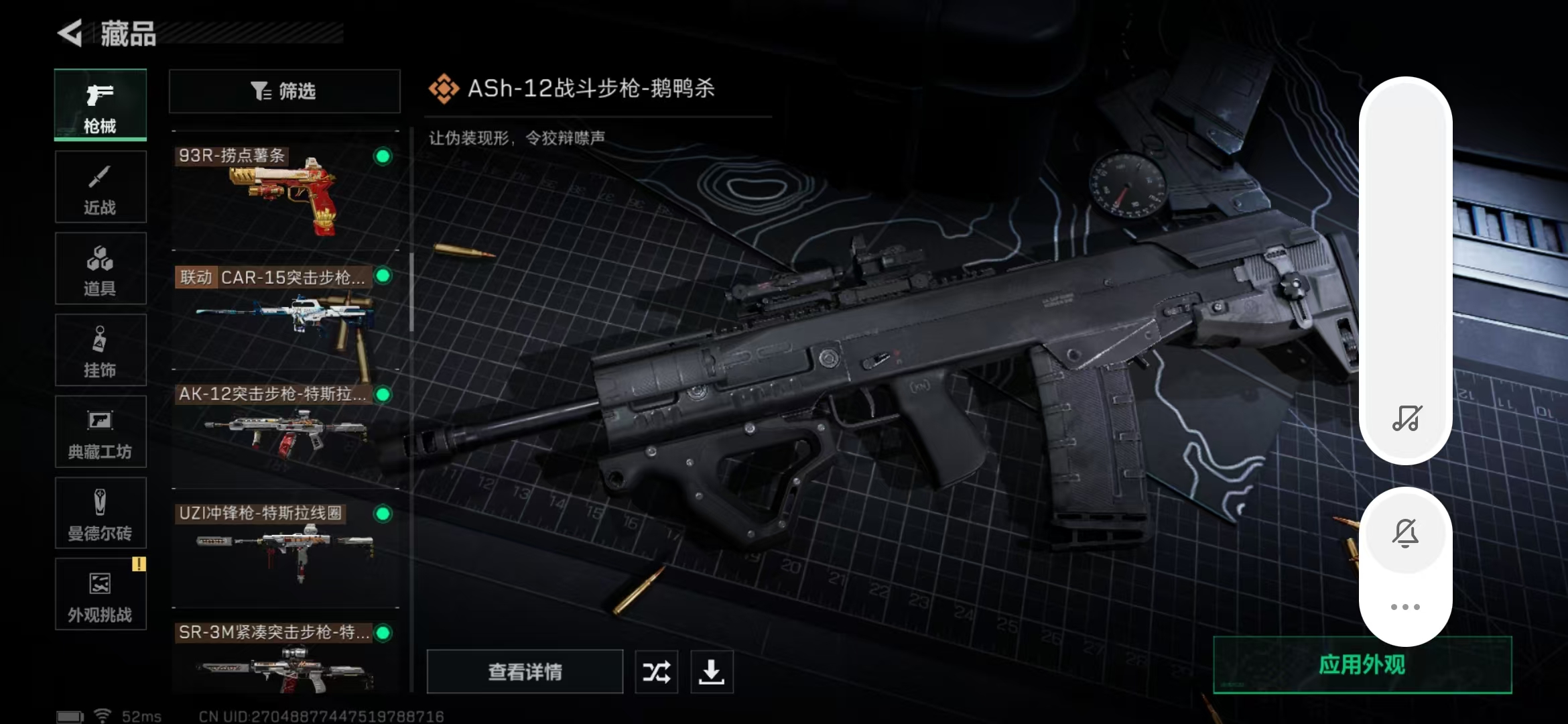Click the download appearance icon

(712, 671)
